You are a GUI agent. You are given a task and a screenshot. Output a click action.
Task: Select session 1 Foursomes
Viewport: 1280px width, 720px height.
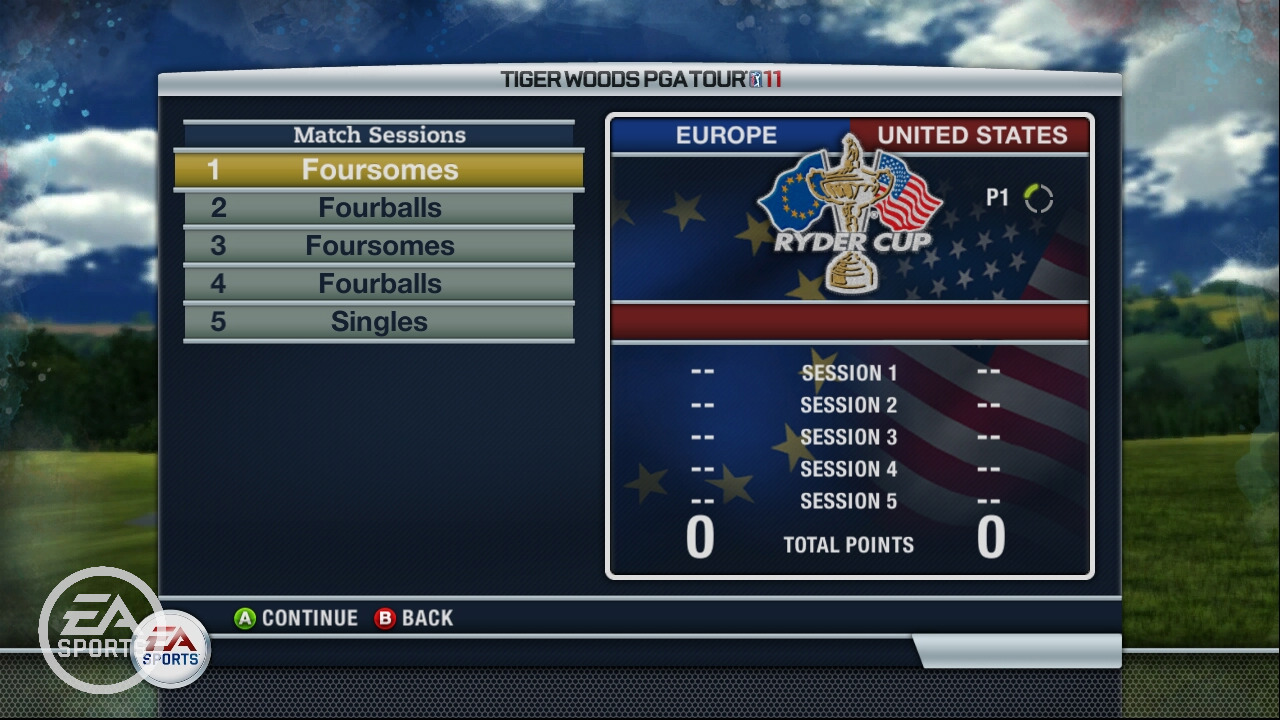tap(379, 170)
